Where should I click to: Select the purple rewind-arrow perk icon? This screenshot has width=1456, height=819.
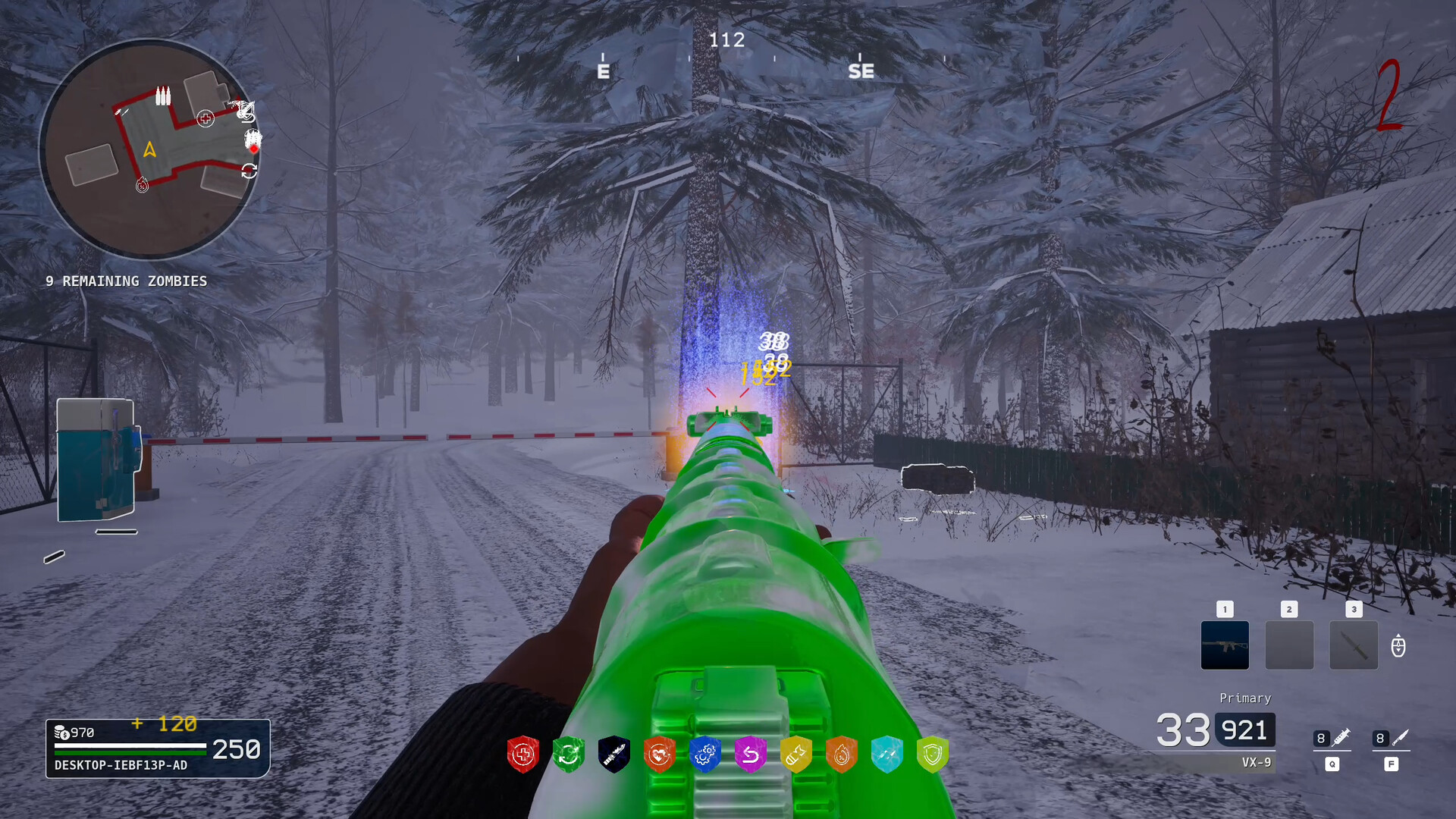[752, 754]
